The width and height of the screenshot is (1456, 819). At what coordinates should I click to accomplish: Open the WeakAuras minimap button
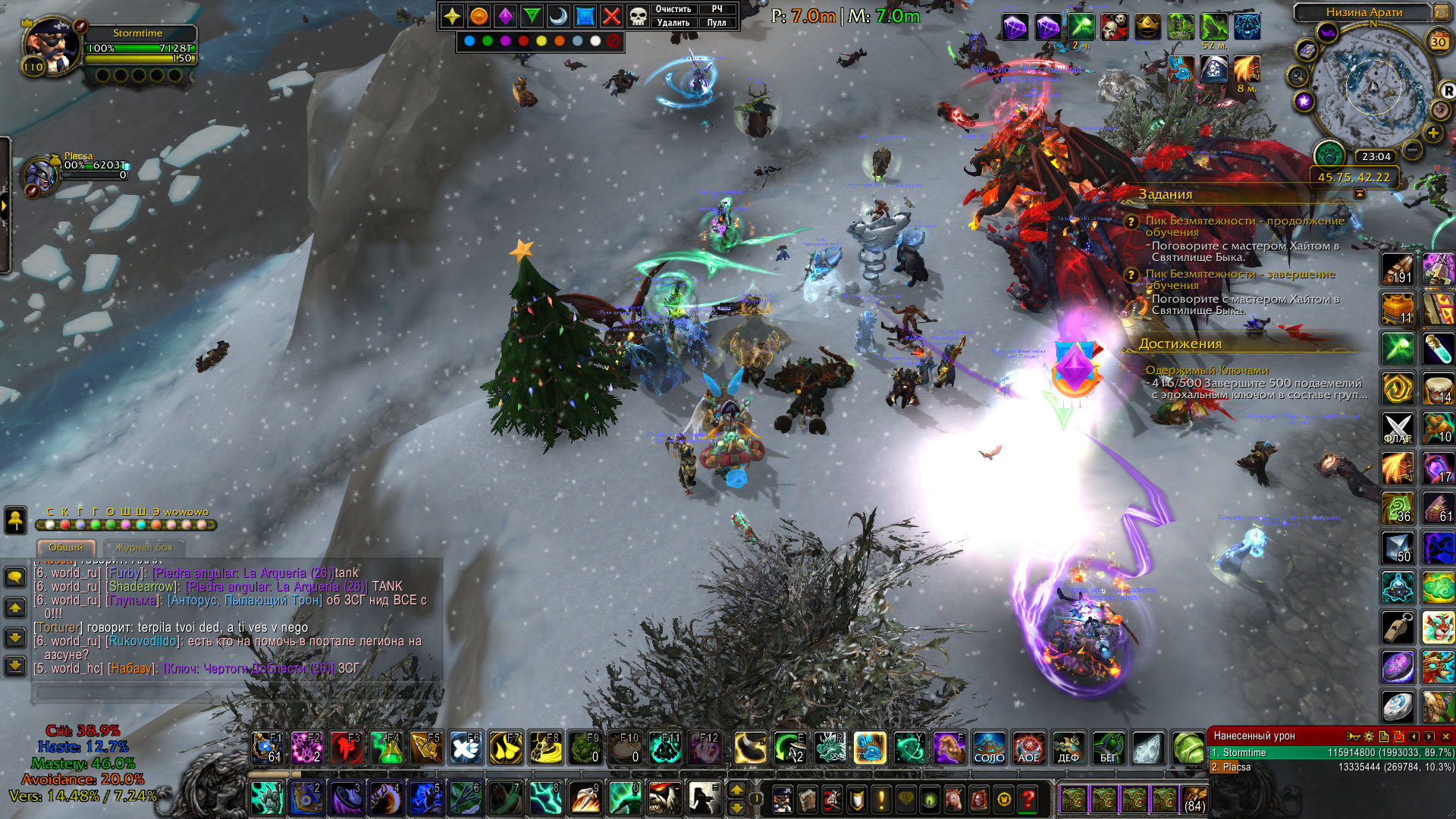[x=1327, y=33]
